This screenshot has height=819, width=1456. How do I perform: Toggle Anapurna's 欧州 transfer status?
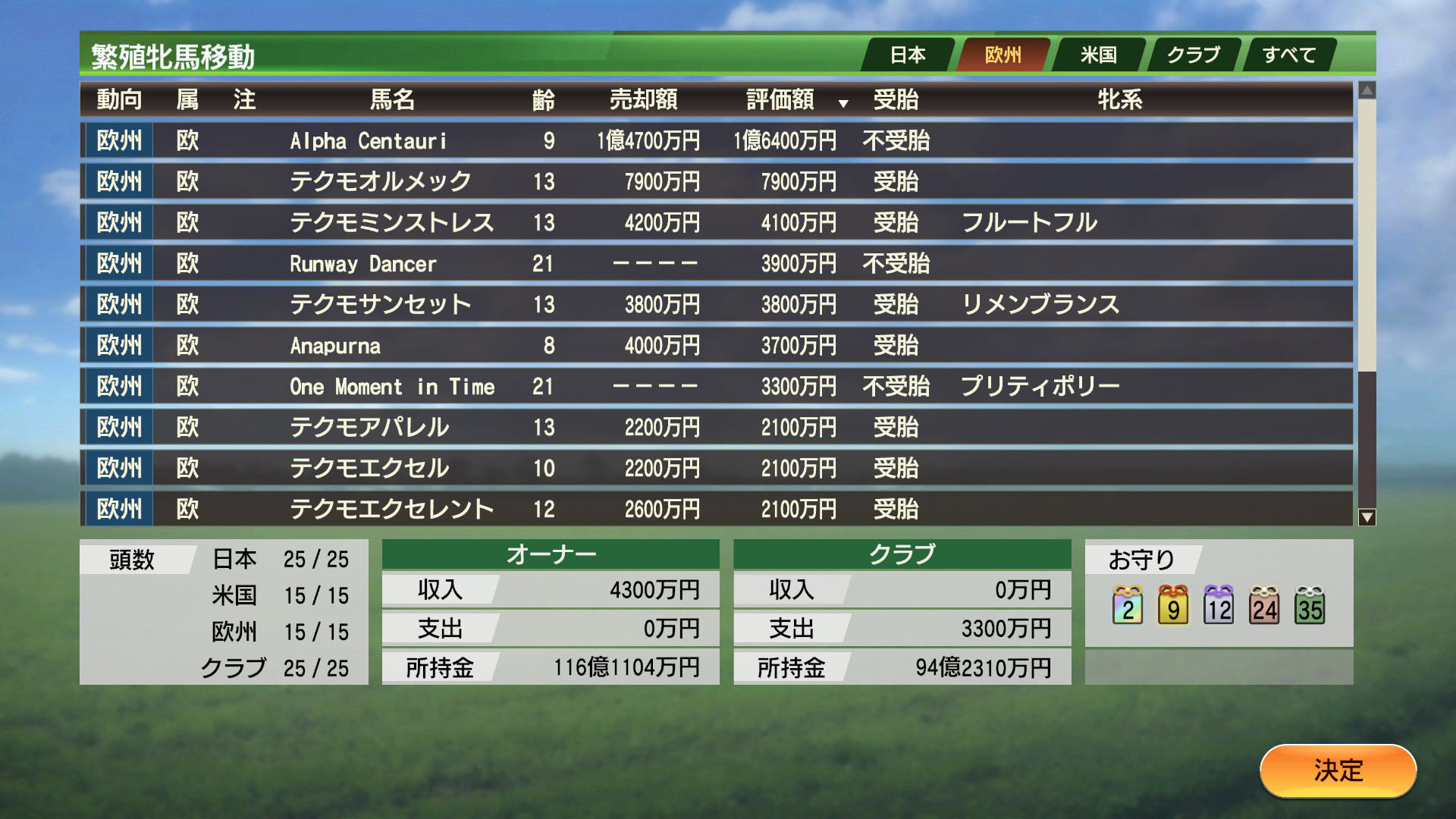click(118, 345)
